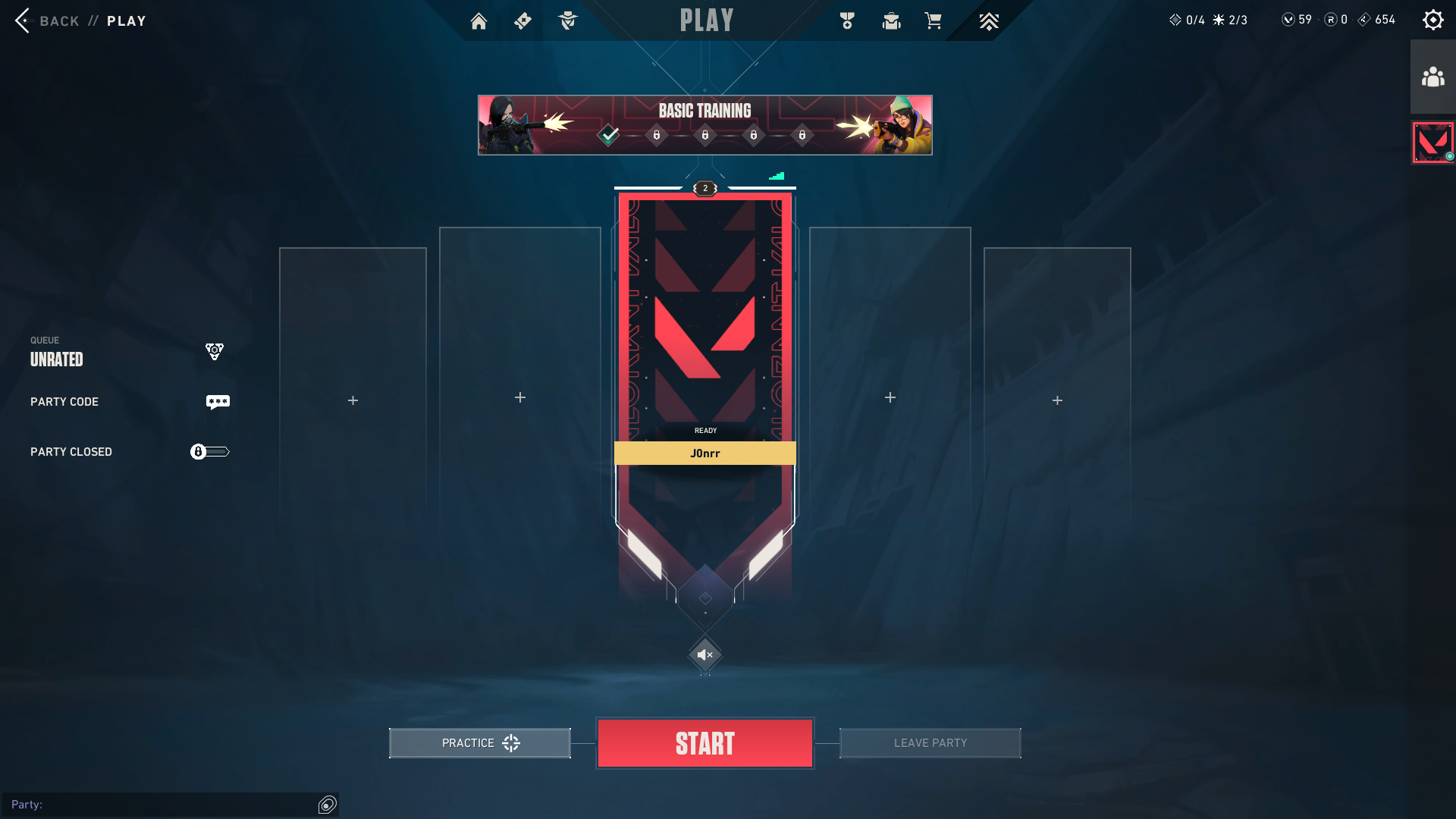Open the collection locker icon
This screenshot has width=1456, height=819.
tap(891, 21)
